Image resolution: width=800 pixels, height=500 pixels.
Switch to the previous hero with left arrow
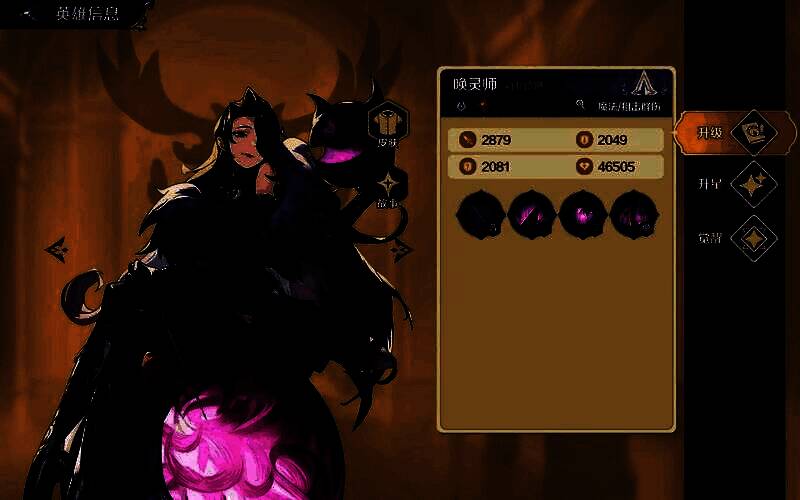click(x=56, y=246)
